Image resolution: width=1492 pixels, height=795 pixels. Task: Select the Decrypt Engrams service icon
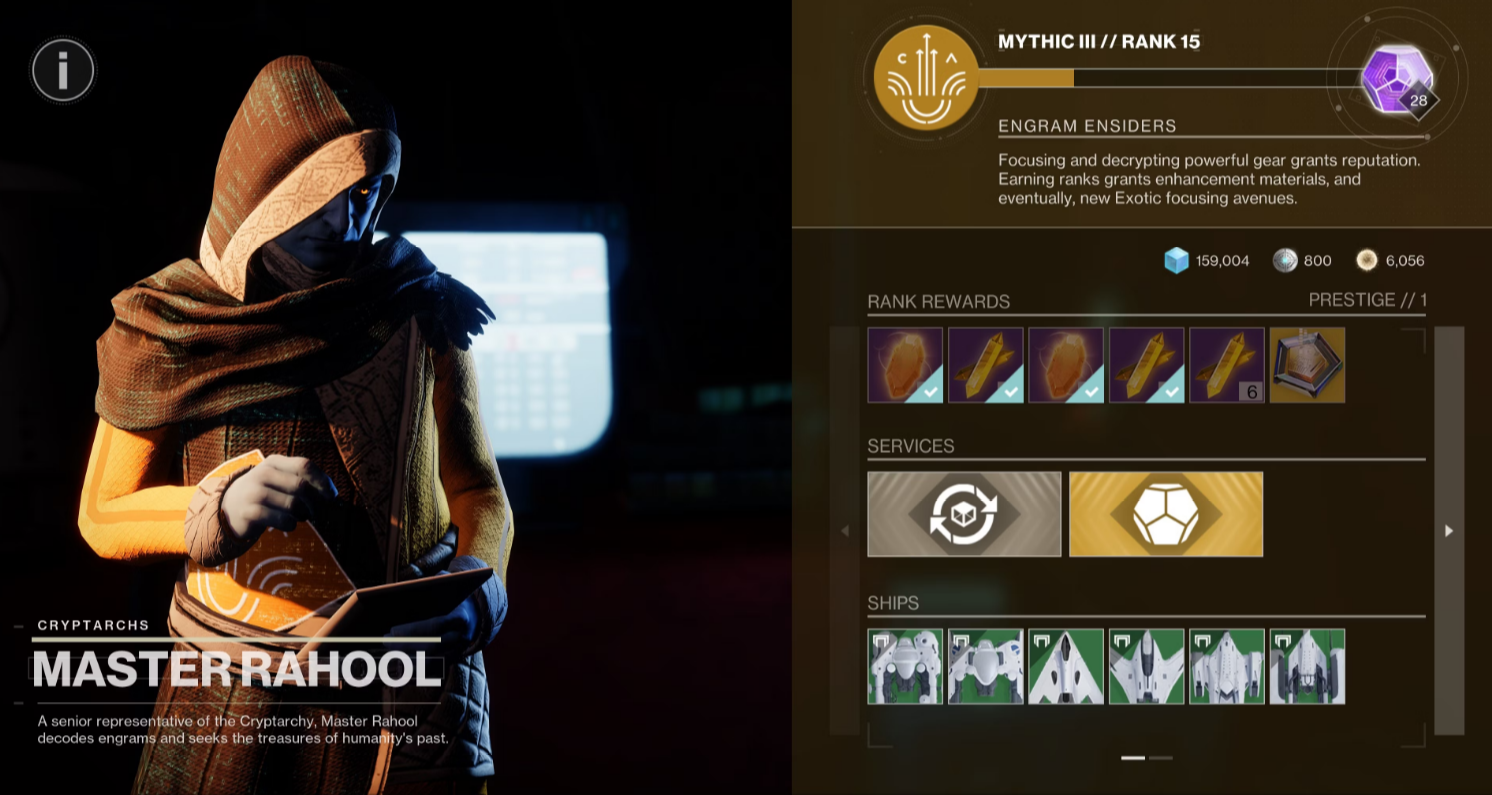coord(964,513)
